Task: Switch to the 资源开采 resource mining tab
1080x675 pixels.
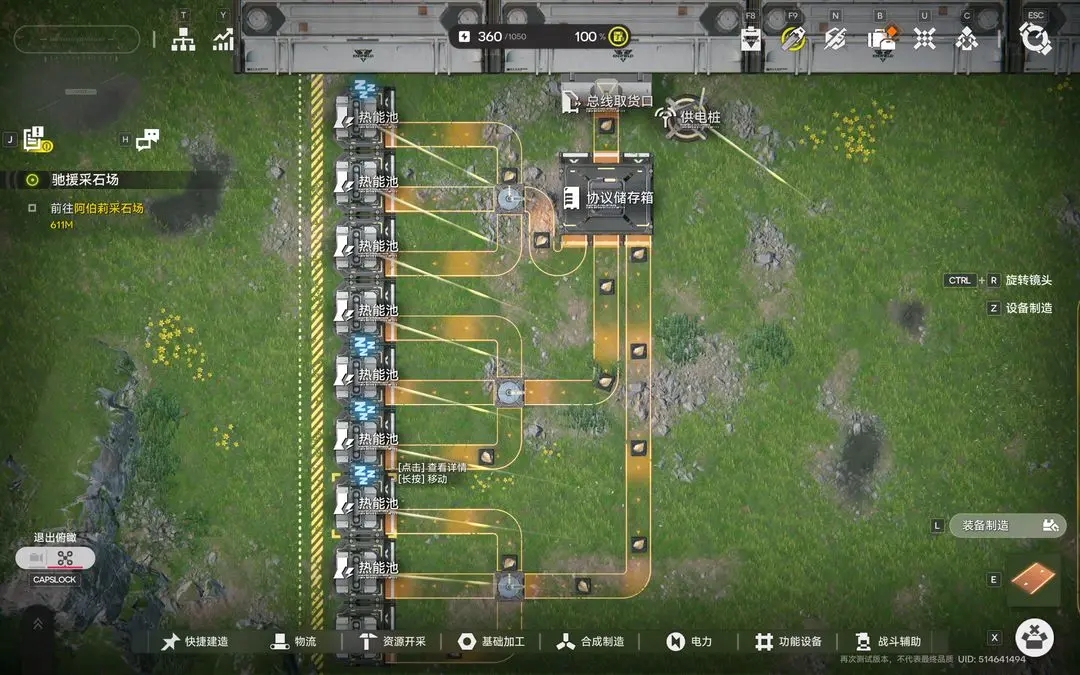Action: 392,641
